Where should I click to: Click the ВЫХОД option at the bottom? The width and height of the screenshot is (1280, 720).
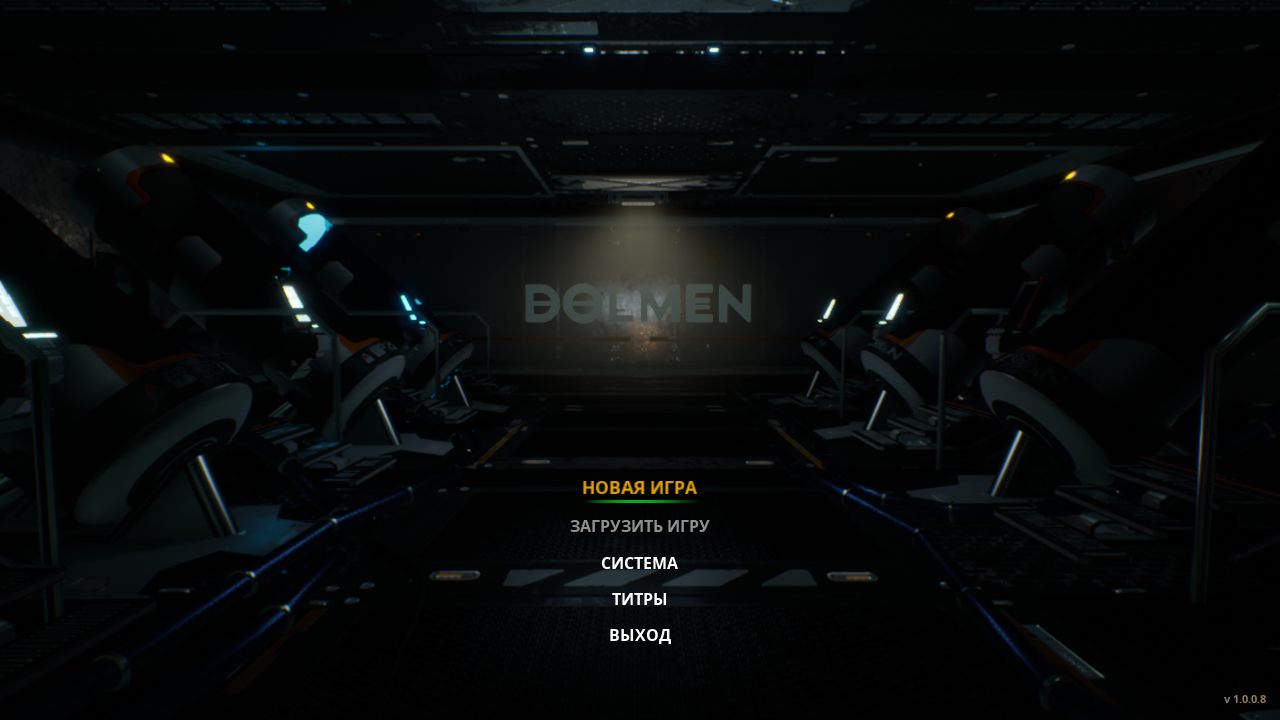[x=641, y=635]
